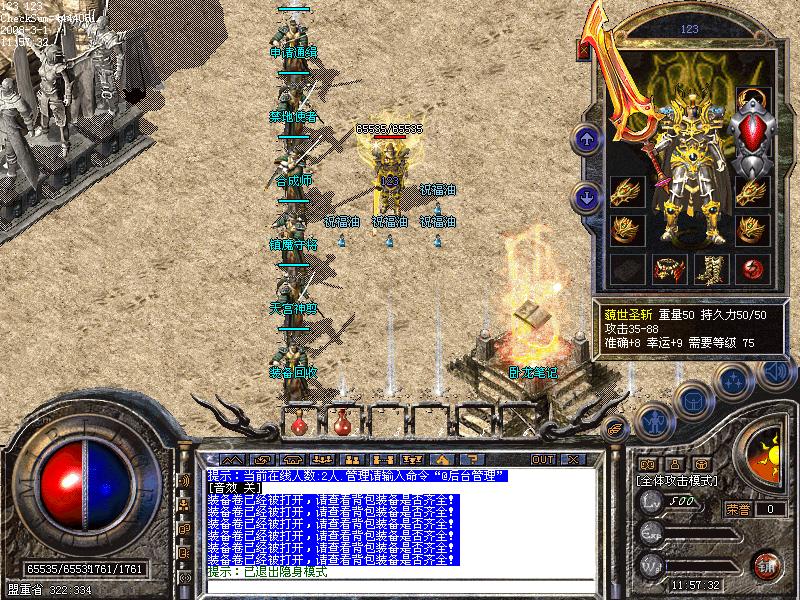The image size is (800, 600).
Task: Click the chat message input line
Action: (x=400, y=587)
